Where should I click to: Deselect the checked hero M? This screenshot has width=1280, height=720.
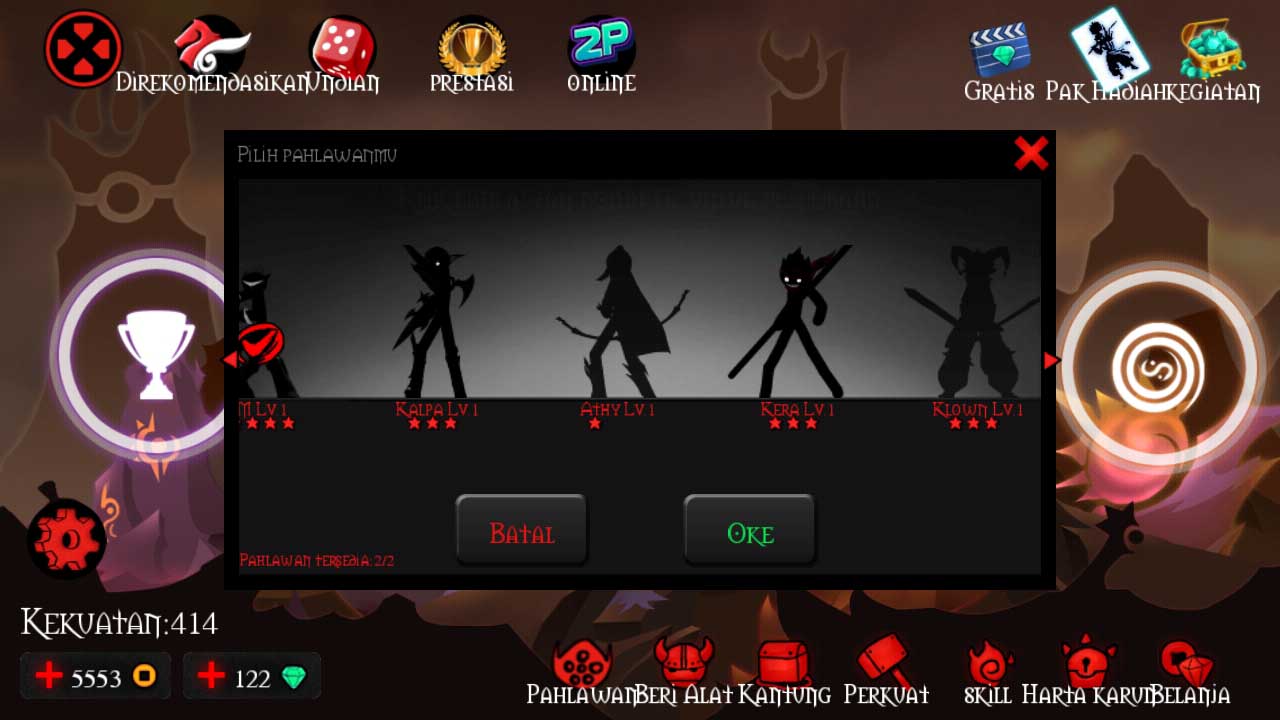(263, 340)
